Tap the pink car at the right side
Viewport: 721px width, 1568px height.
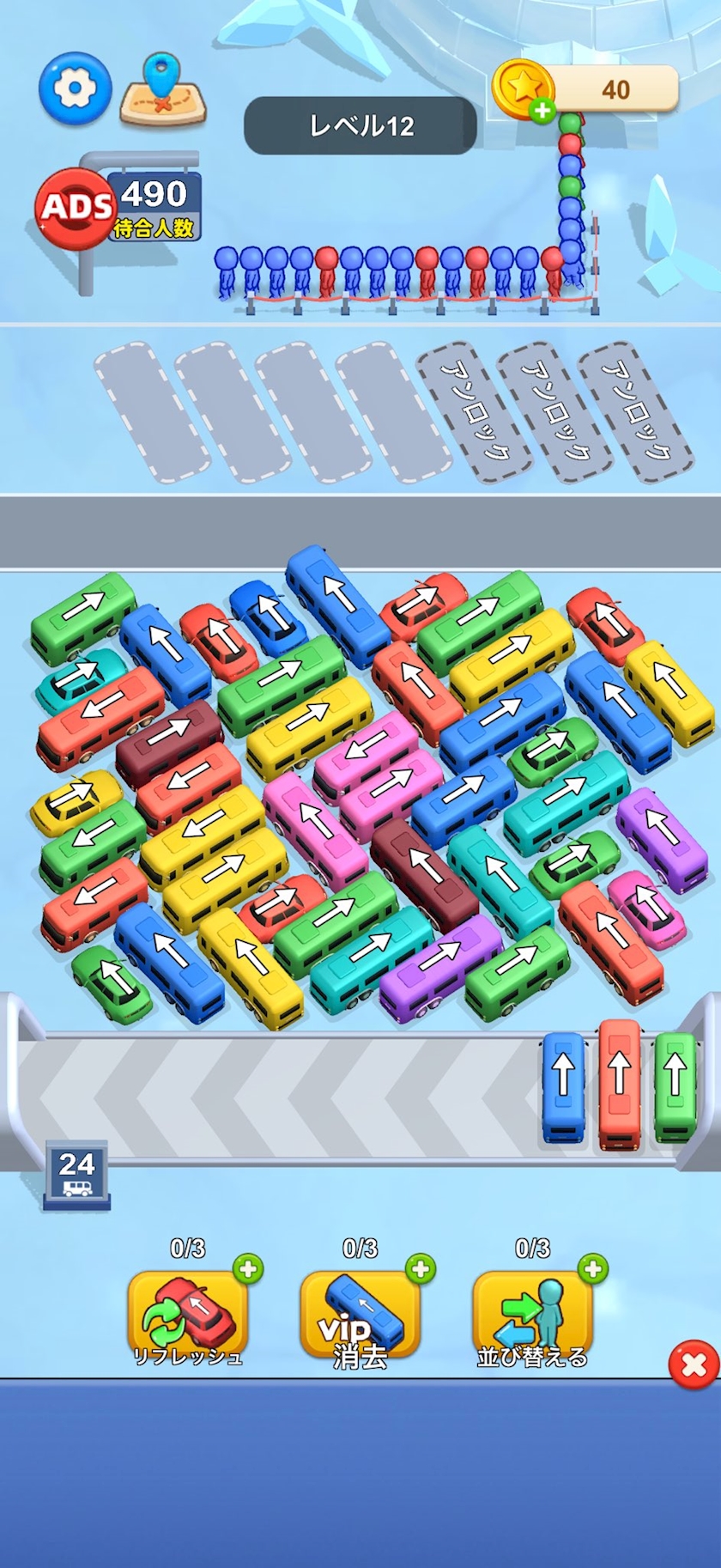pos(647,909)
